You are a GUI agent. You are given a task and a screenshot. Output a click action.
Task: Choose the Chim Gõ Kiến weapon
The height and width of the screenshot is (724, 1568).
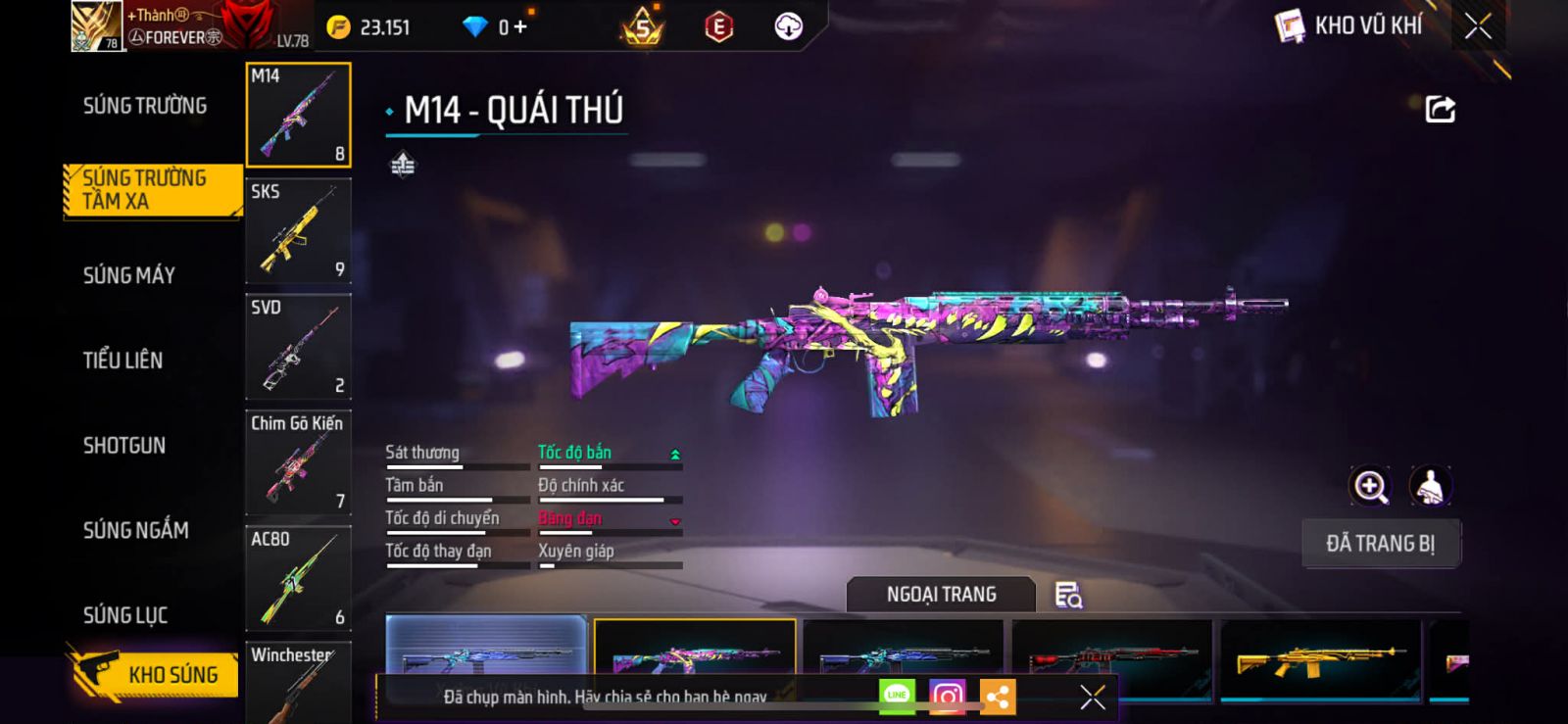pyautogui.click(x=298, y=462)
